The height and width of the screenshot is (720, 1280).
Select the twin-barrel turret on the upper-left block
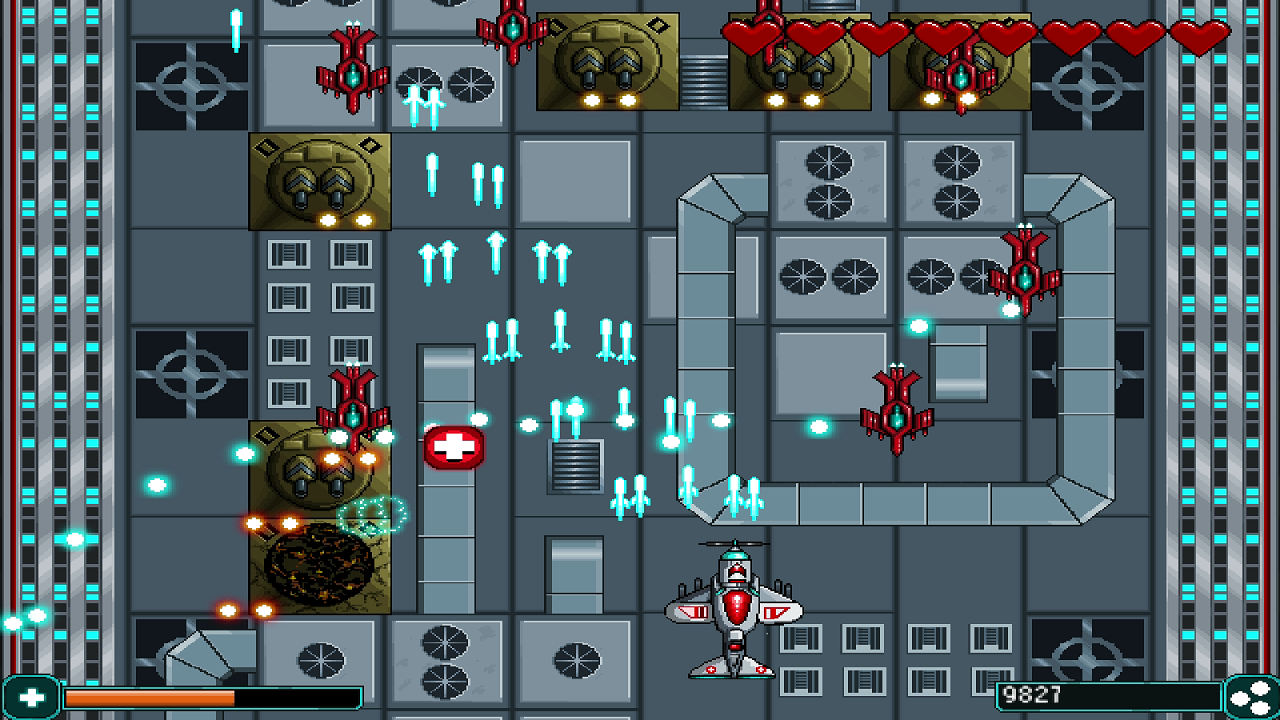[x=318, y=180]
